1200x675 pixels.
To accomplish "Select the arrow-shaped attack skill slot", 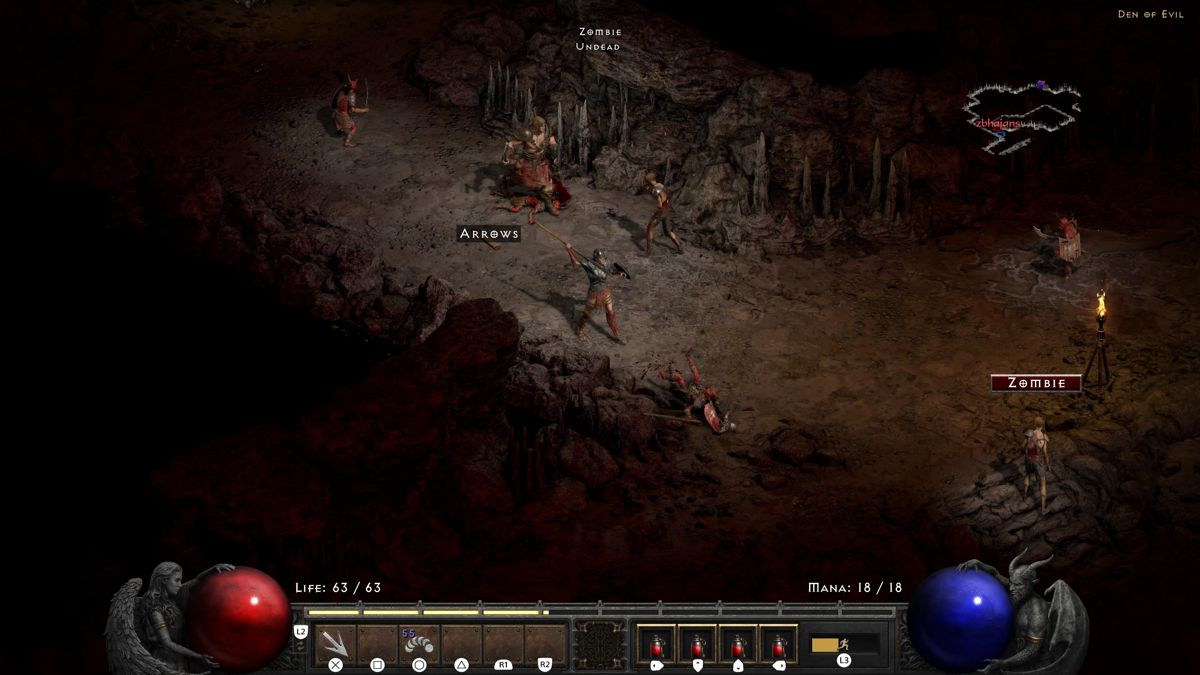I will pyautogui.click(x=336, y=643).
